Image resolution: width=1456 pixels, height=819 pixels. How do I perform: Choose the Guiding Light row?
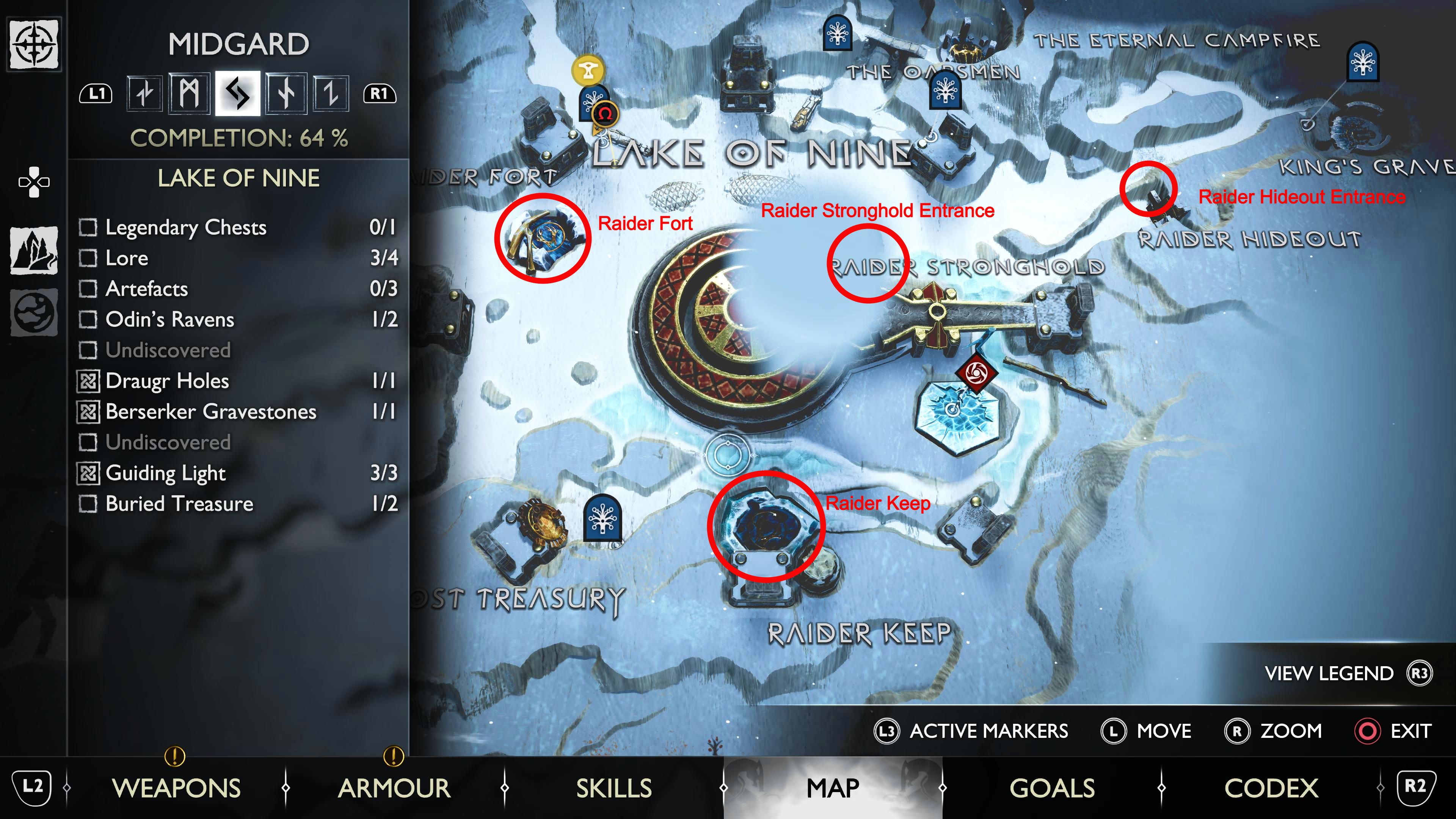pos(237,473)
